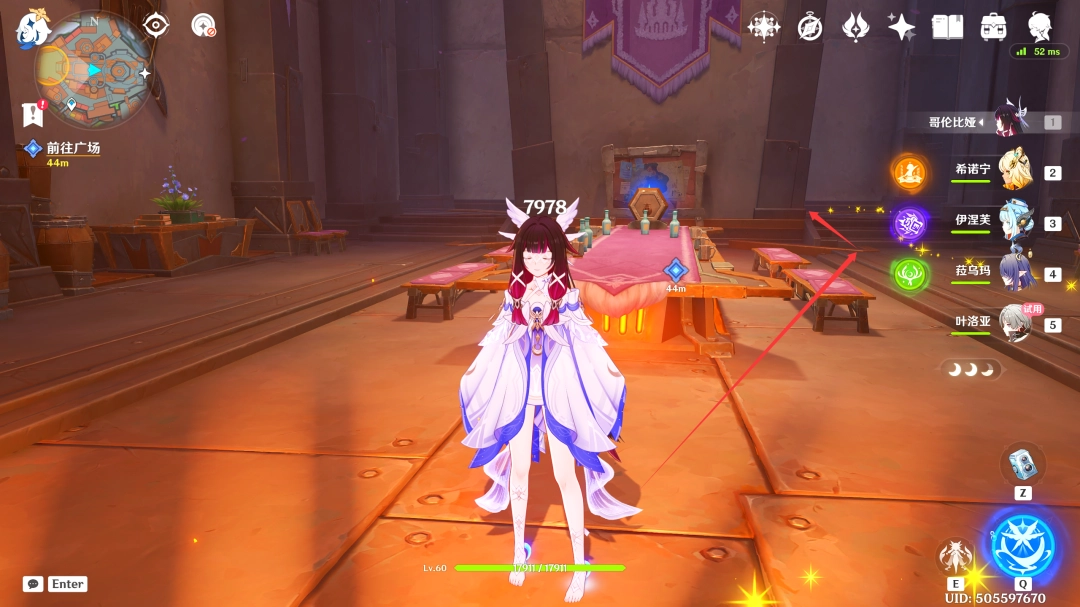
Task: Select the 前往广场 quest tracker
Action: click(72, 148)
